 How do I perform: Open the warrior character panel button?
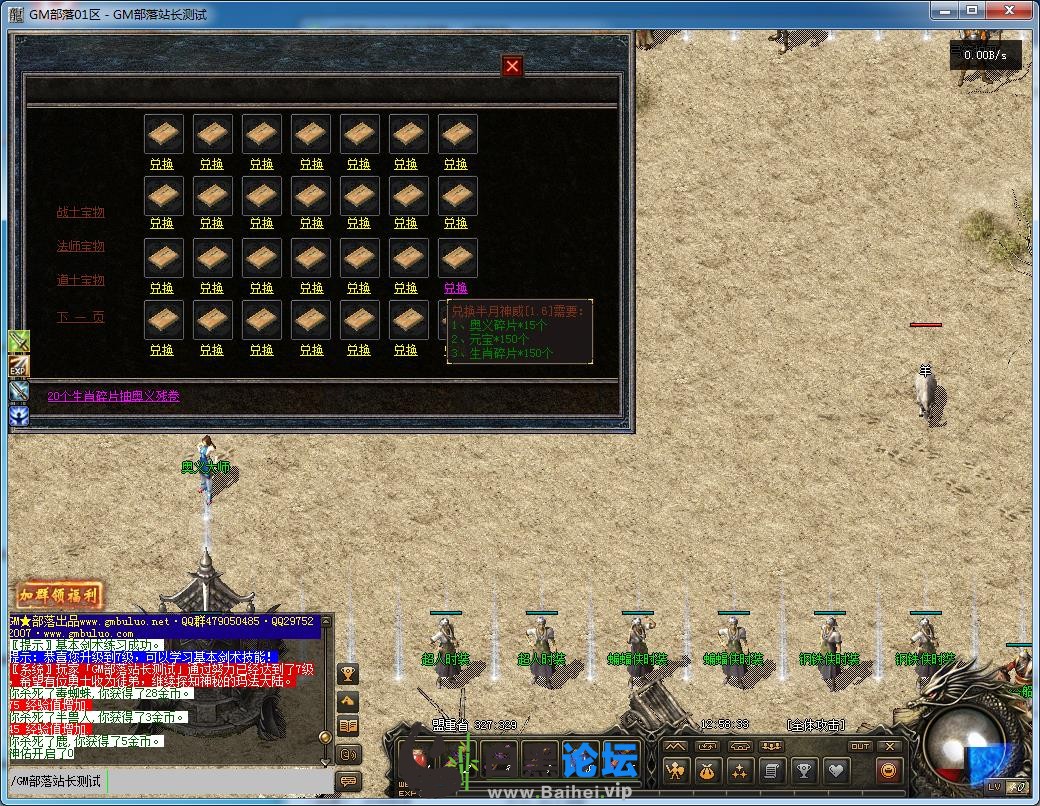(675, 771)
